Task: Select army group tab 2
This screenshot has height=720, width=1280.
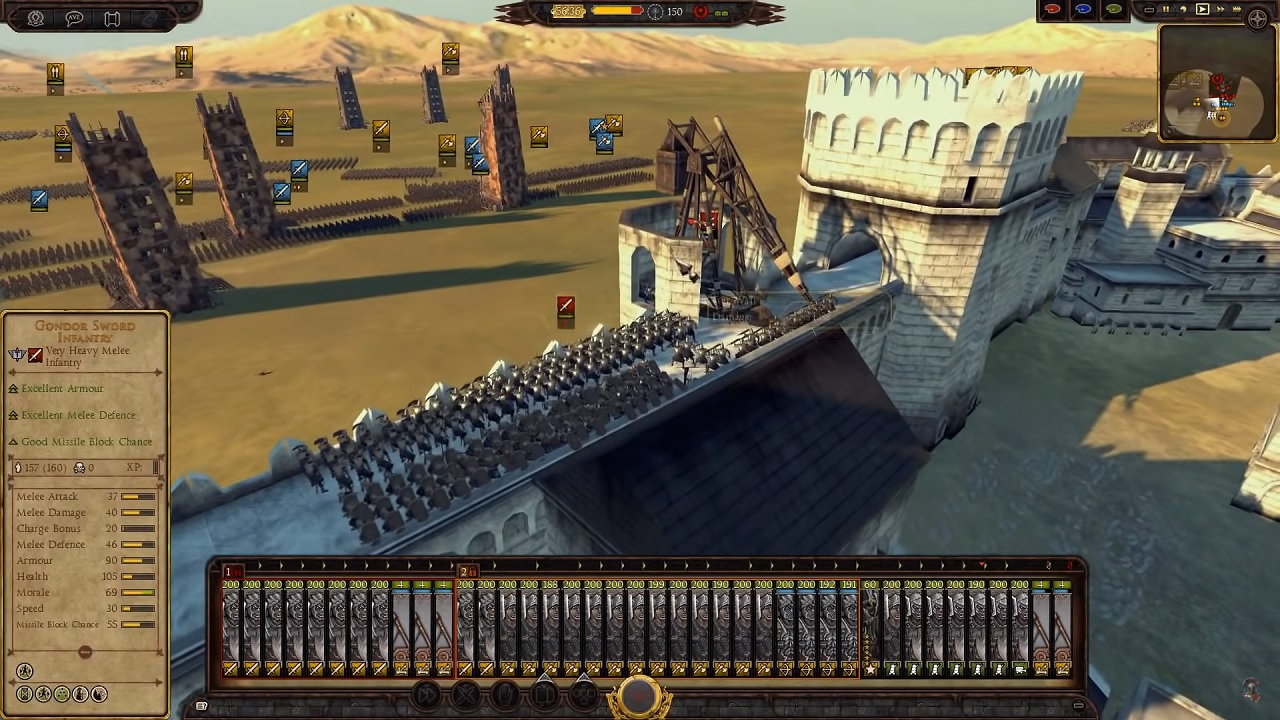Action: click(464, 571)
